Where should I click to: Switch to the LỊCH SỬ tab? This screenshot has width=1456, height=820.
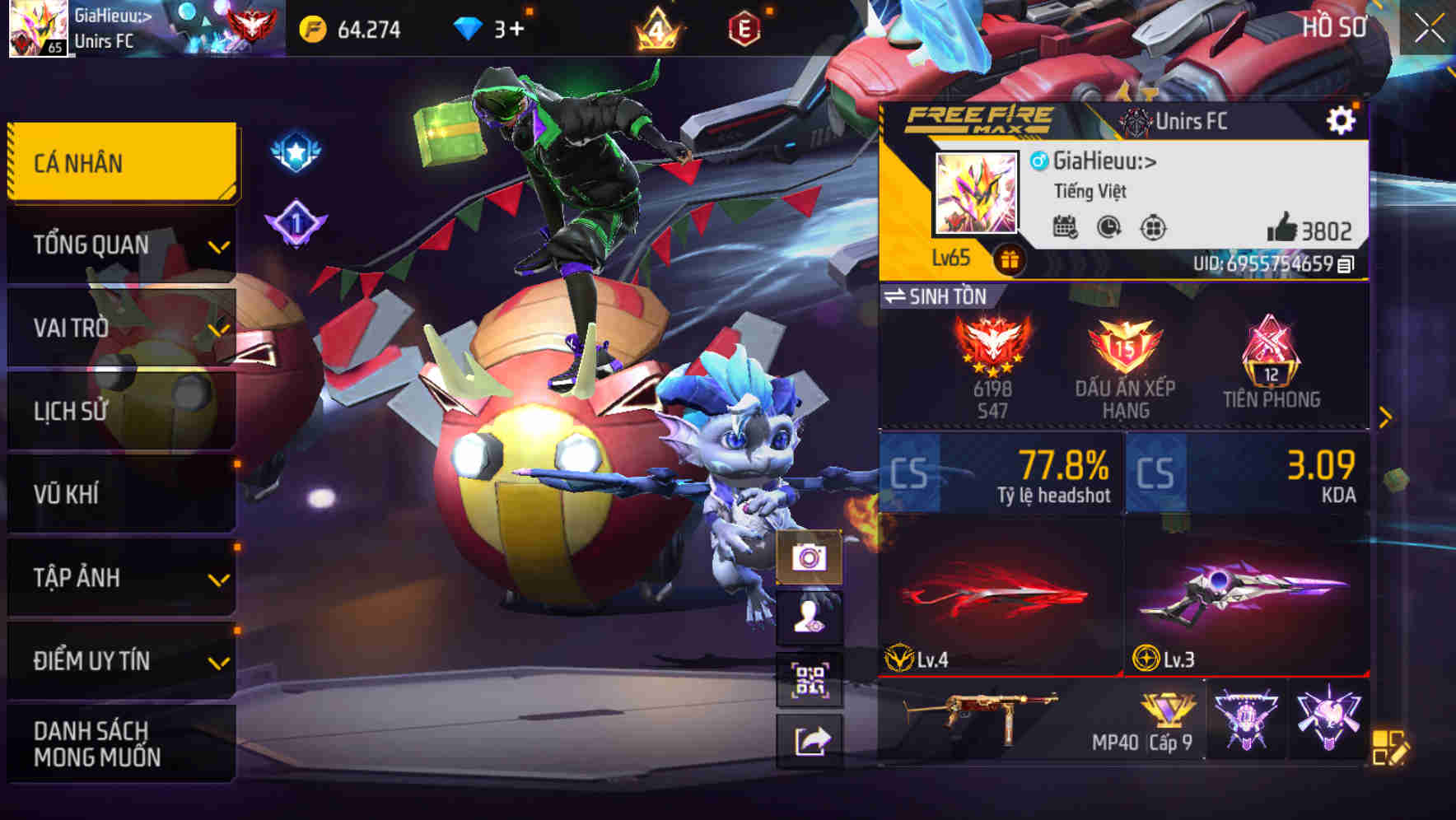pyautogui.click(x=120, y=411)
